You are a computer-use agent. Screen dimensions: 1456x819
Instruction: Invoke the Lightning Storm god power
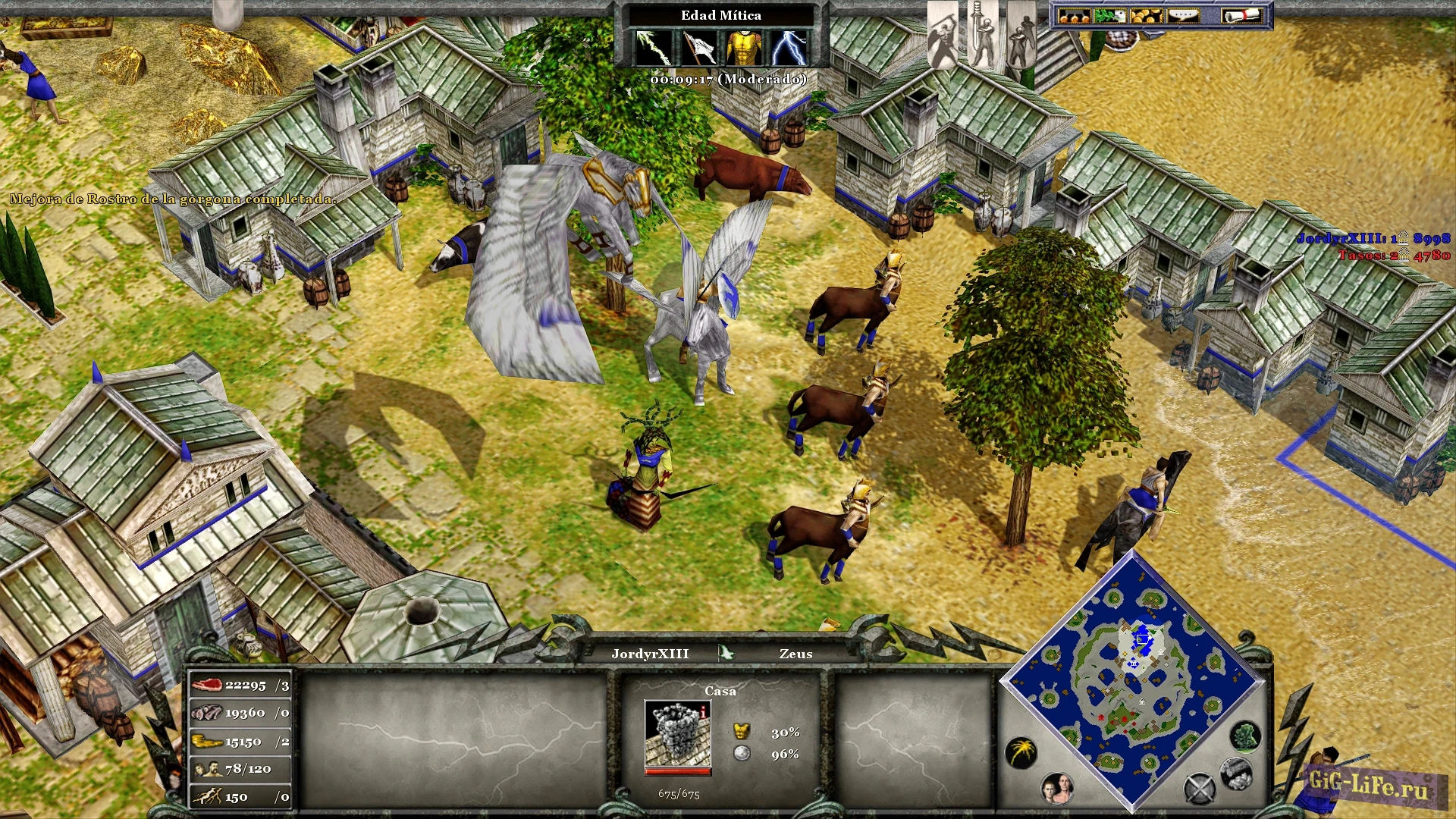[x=789, y=48]
